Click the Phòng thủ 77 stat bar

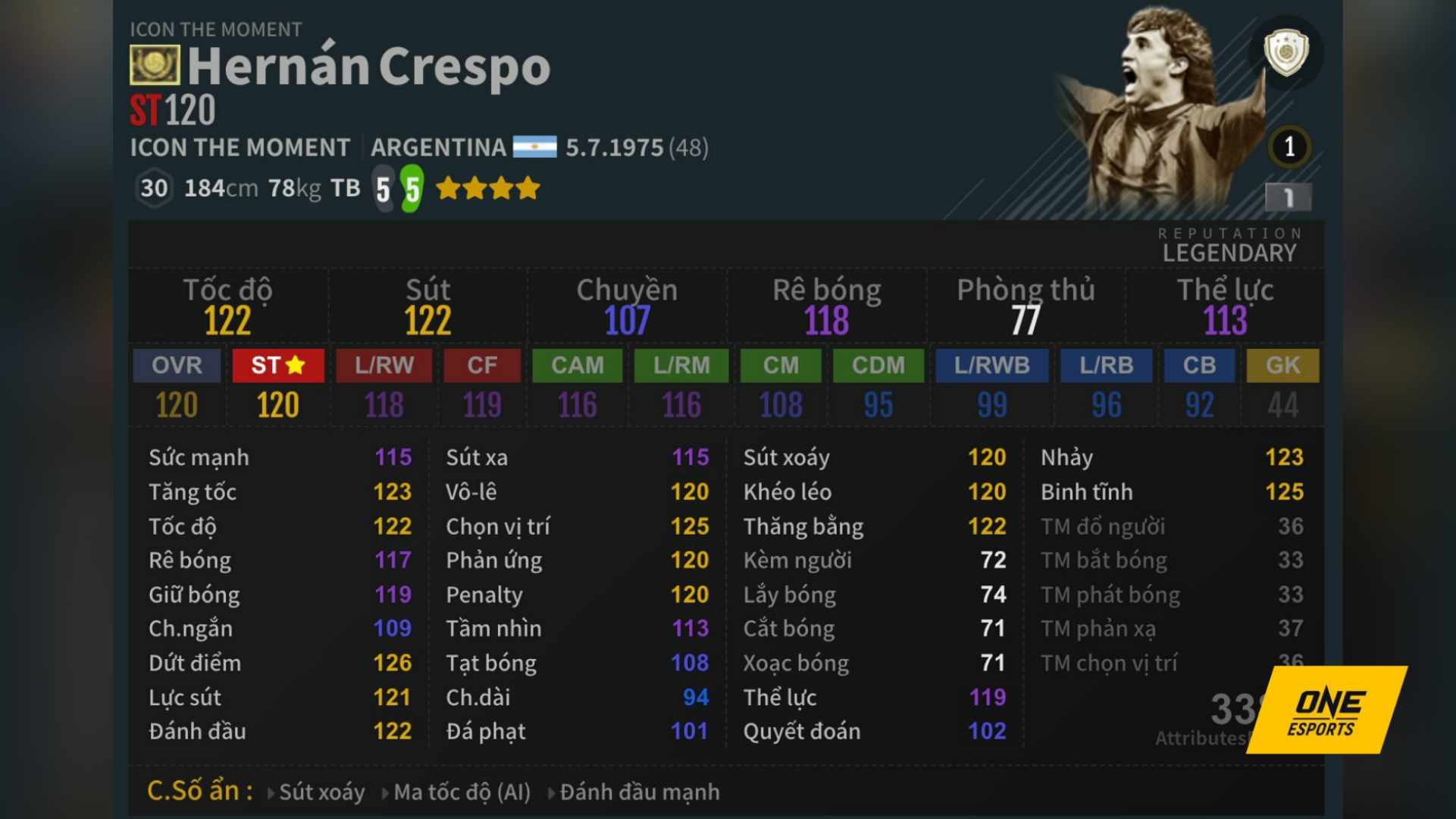1028,303
